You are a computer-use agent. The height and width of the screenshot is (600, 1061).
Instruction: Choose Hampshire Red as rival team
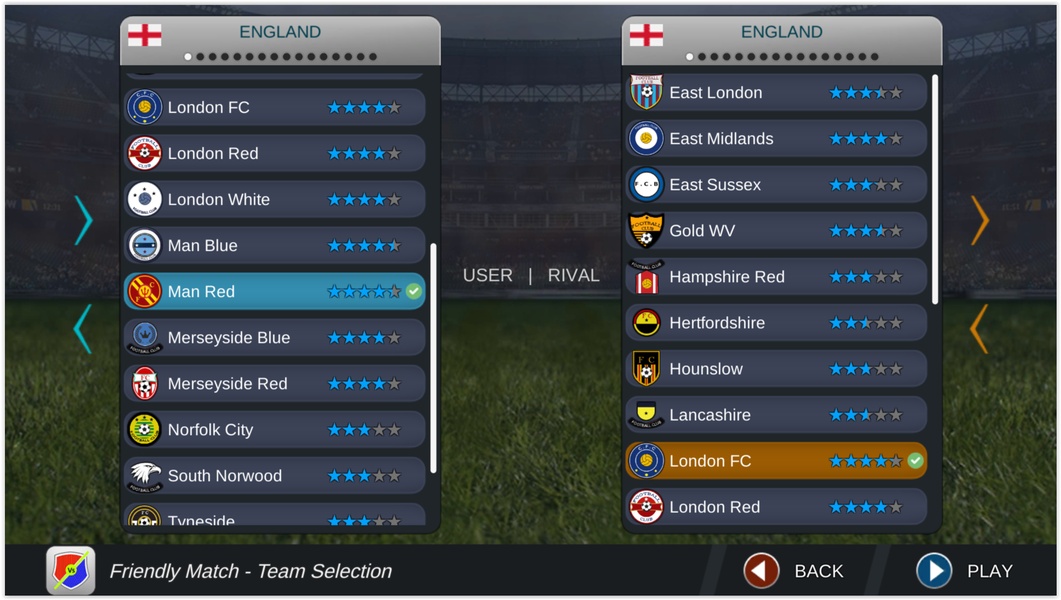[776, 277]
